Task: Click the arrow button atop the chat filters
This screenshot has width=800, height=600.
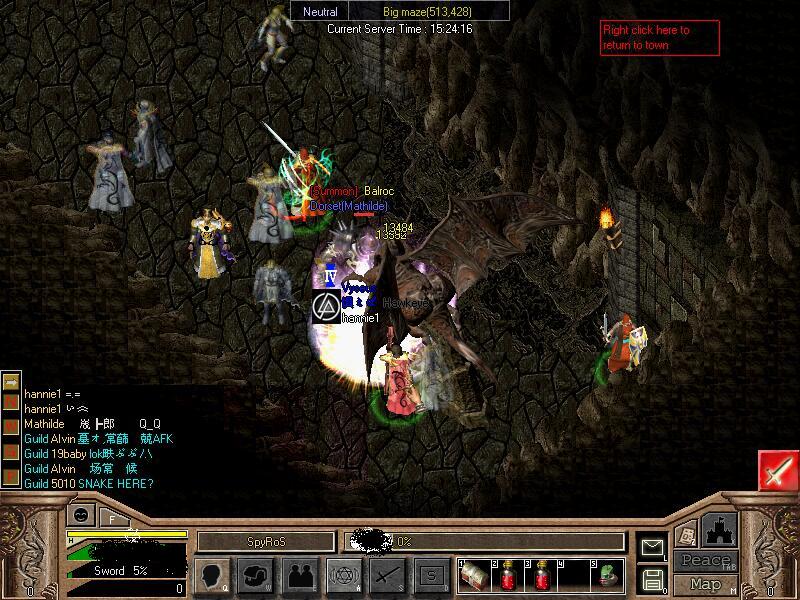Action: 11,383
